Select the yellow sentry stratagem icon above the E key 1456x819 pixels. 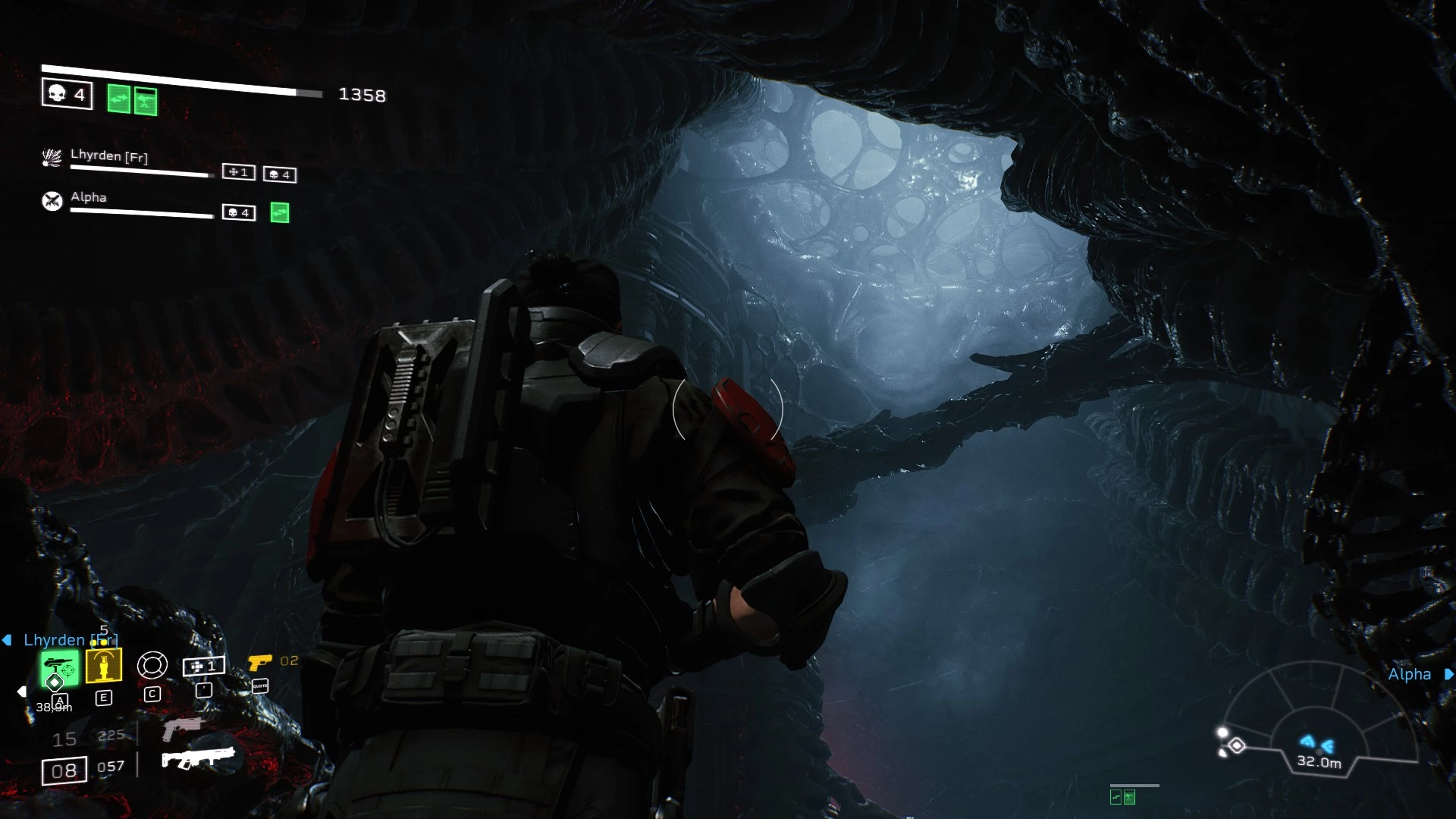point(104,665)
